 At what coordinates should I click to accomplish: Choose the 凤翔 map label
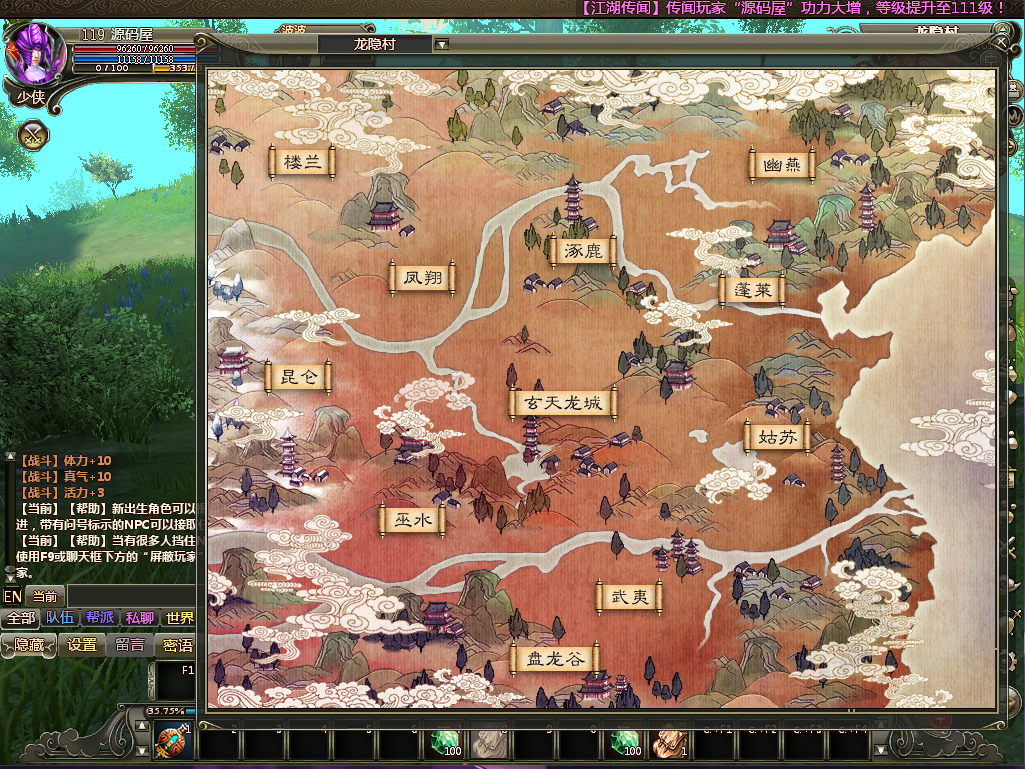(422, 278)
